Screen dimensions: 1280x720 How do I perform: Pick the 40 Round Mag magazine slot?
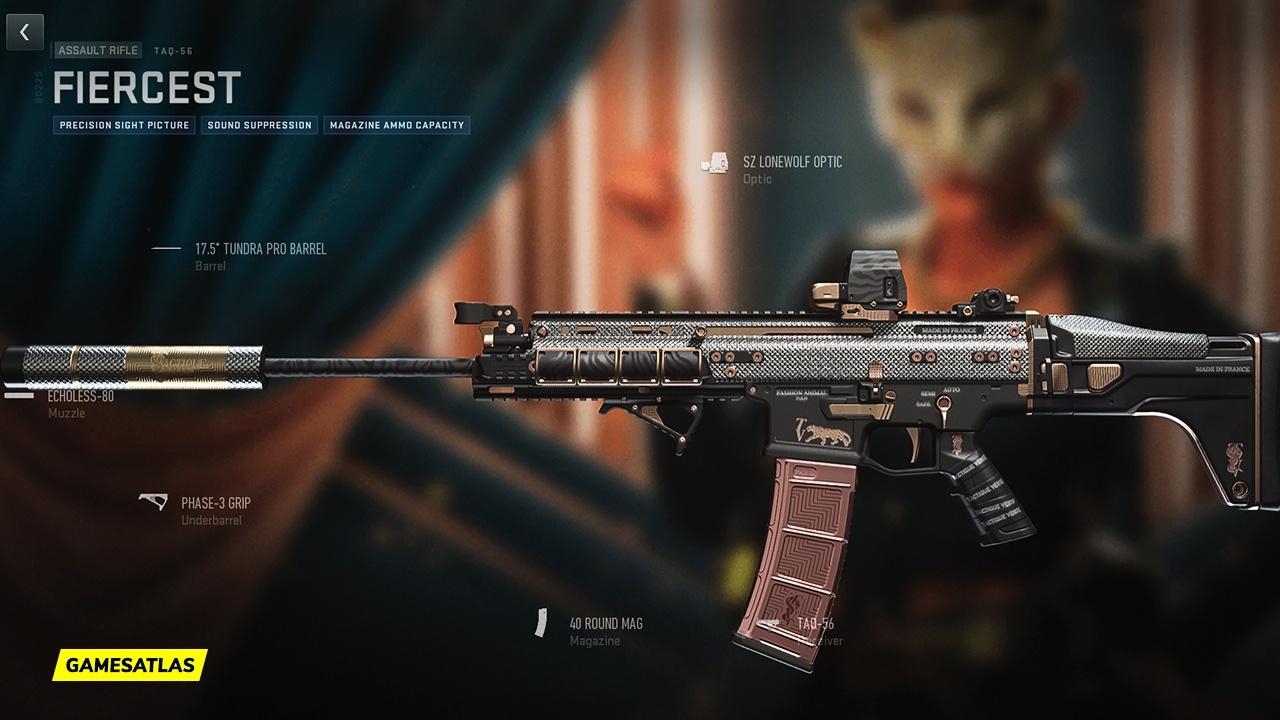605,624
